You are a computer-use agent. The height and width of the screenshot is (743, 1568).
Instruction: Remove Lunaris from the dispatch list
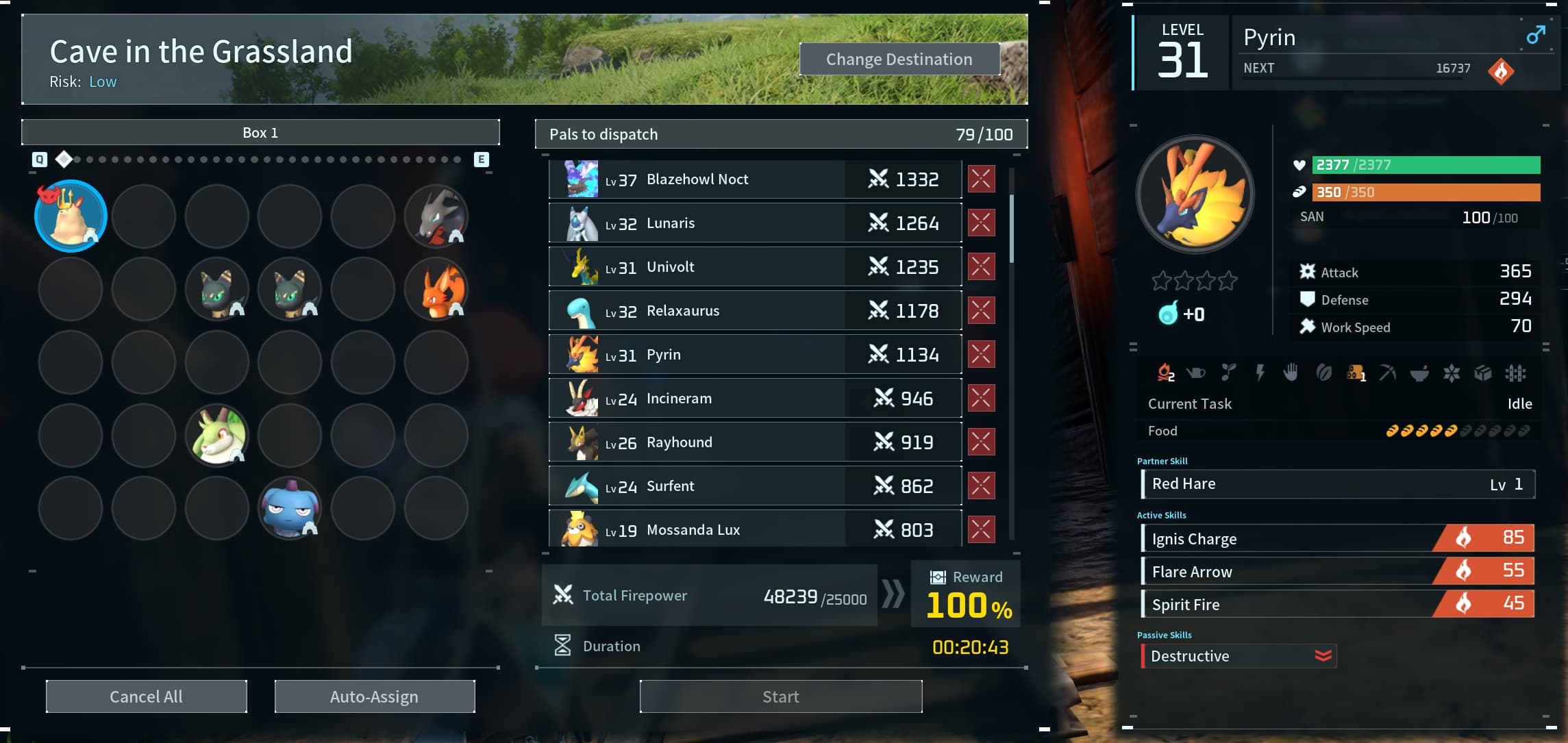pyautogui.click(x=981, y=223)
